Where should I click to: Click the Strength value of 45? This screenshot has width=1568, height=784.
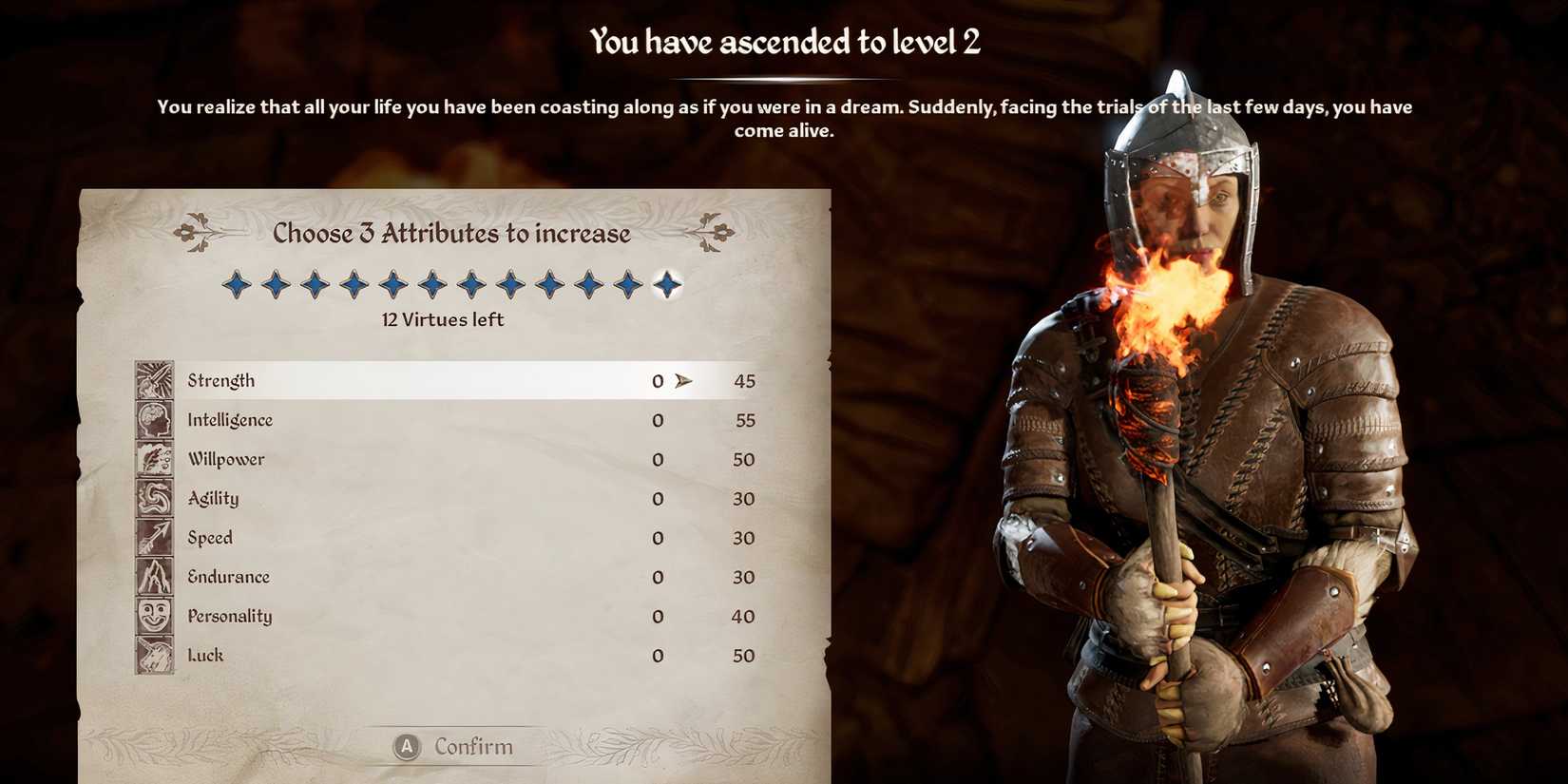coord(745,380)
